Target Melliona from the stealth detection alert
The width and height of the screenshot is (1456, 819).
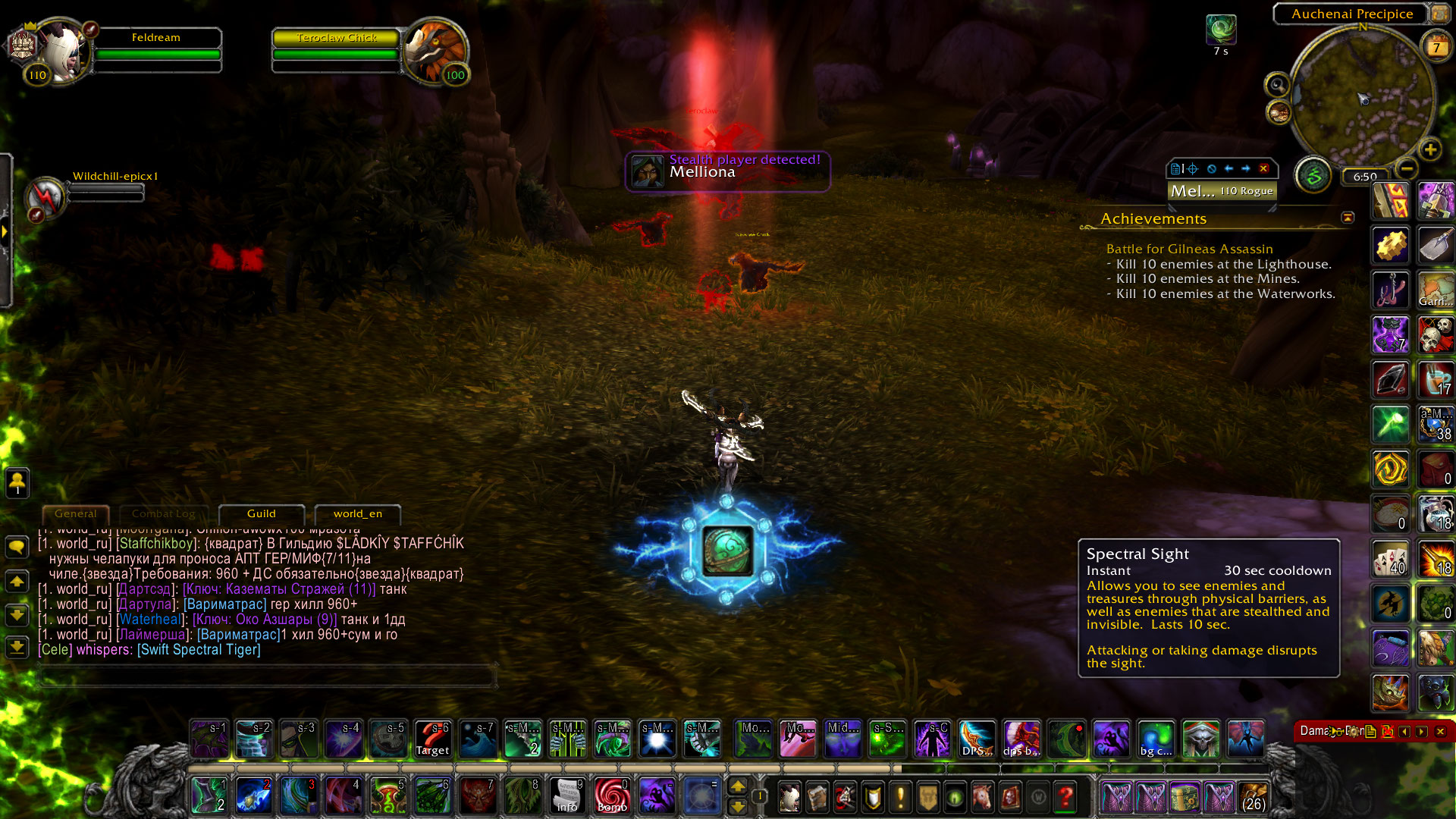(x=726, y=171)
